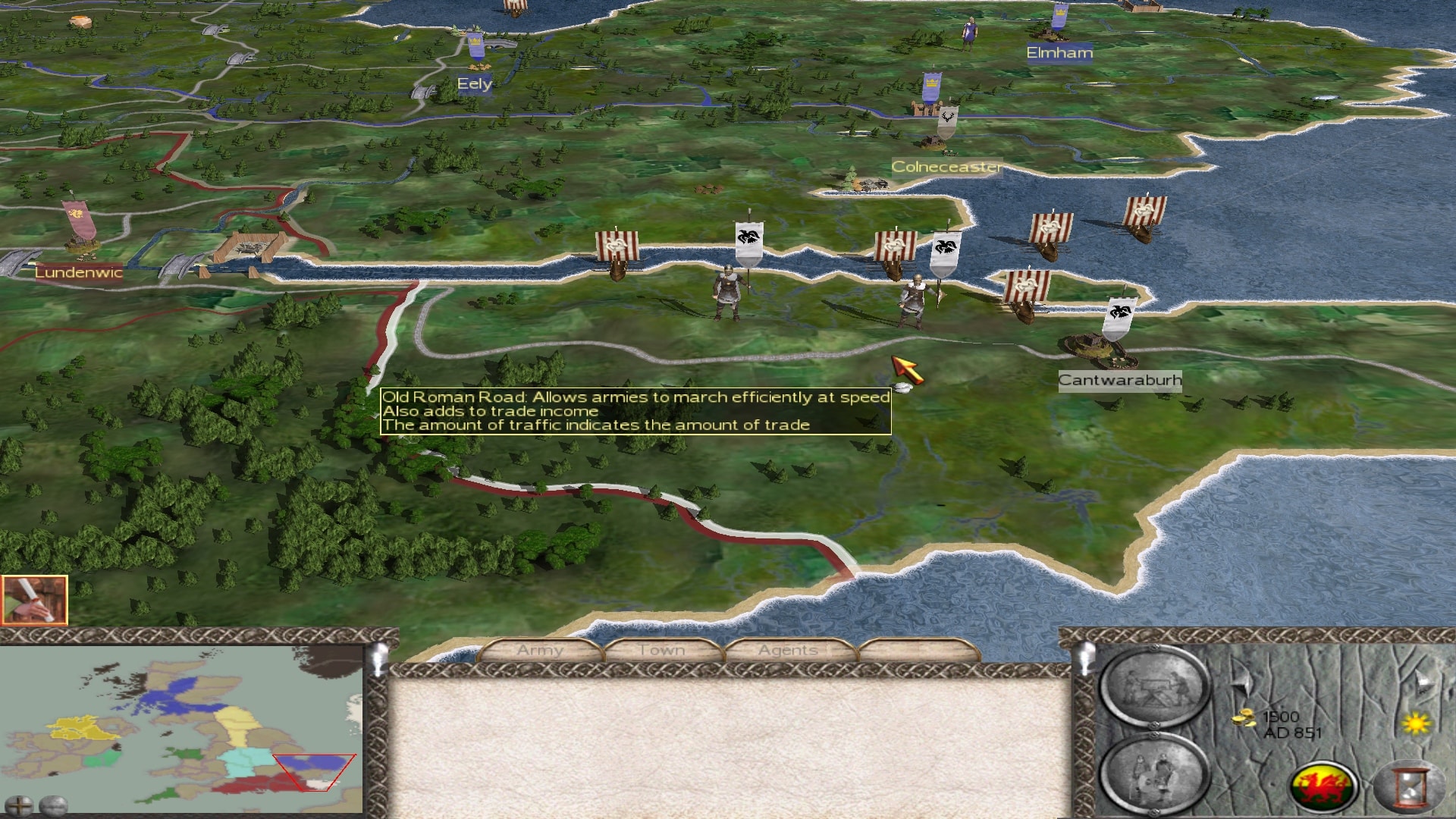This screenshot has width=1456, height=819.
Task: Switch to the Army tab
Action: (x=540, y=651)
